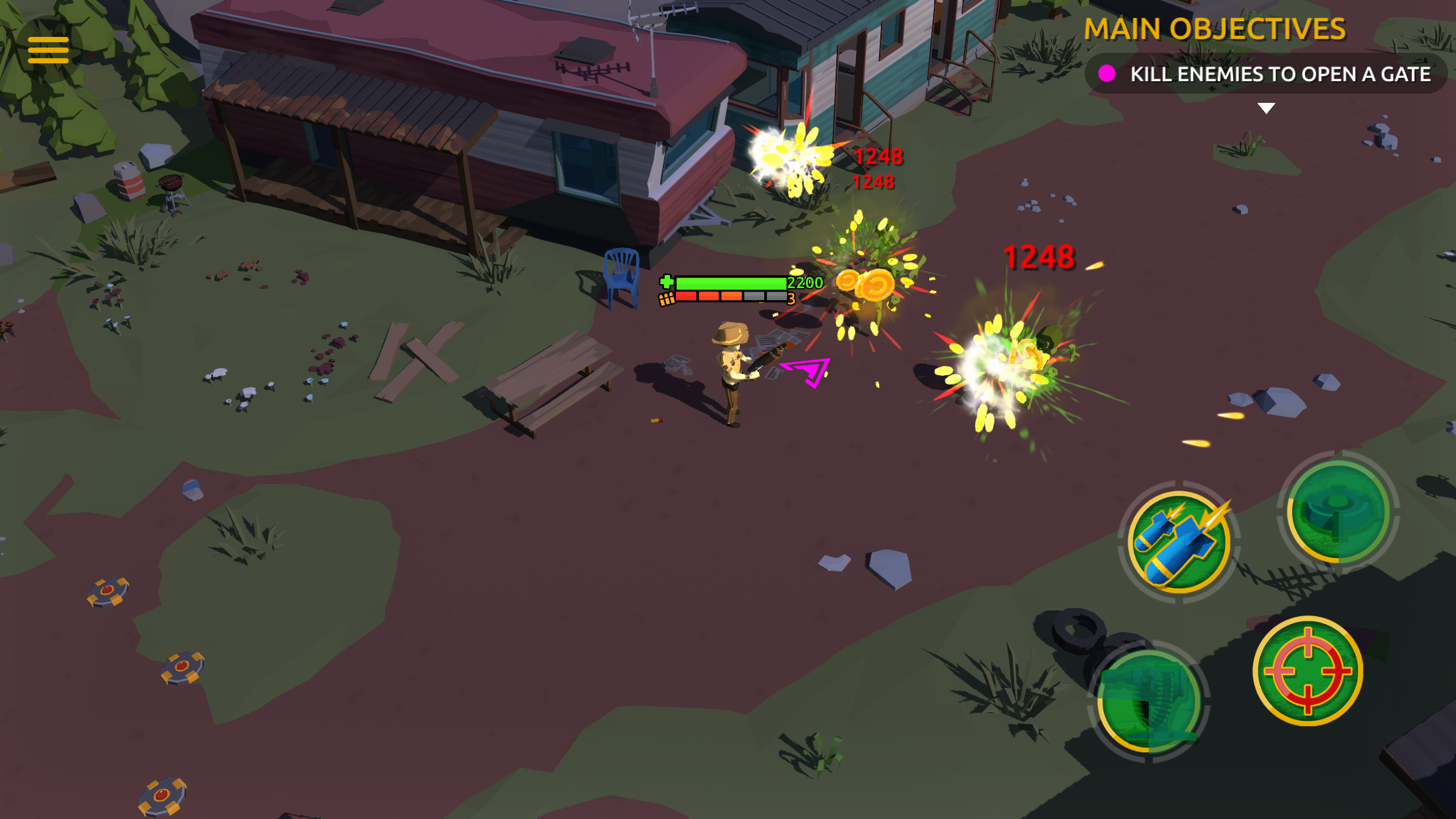1456x819 pixels.
Task: Click the 2200 health value label
Action: click(x=803, y=282)
